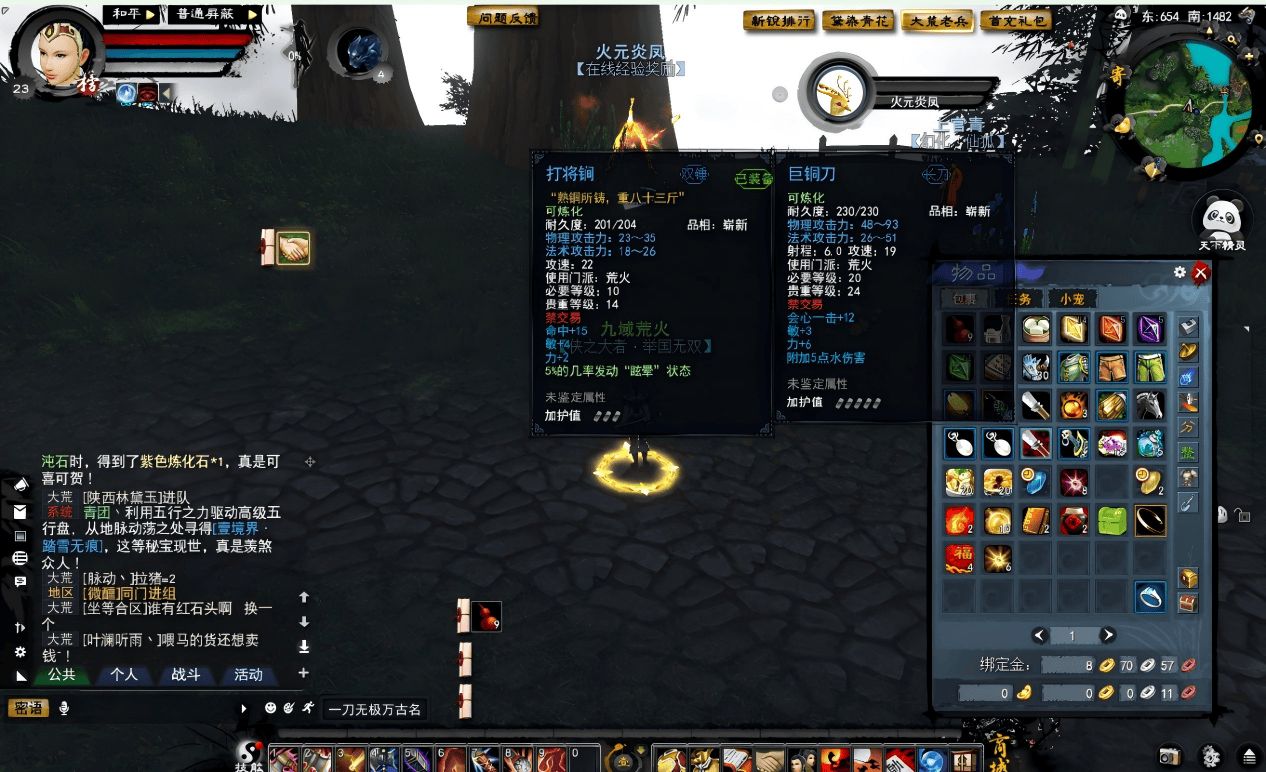Select the red 福 lucky item
The image size is (1266, 772).
tap(959, 558)
